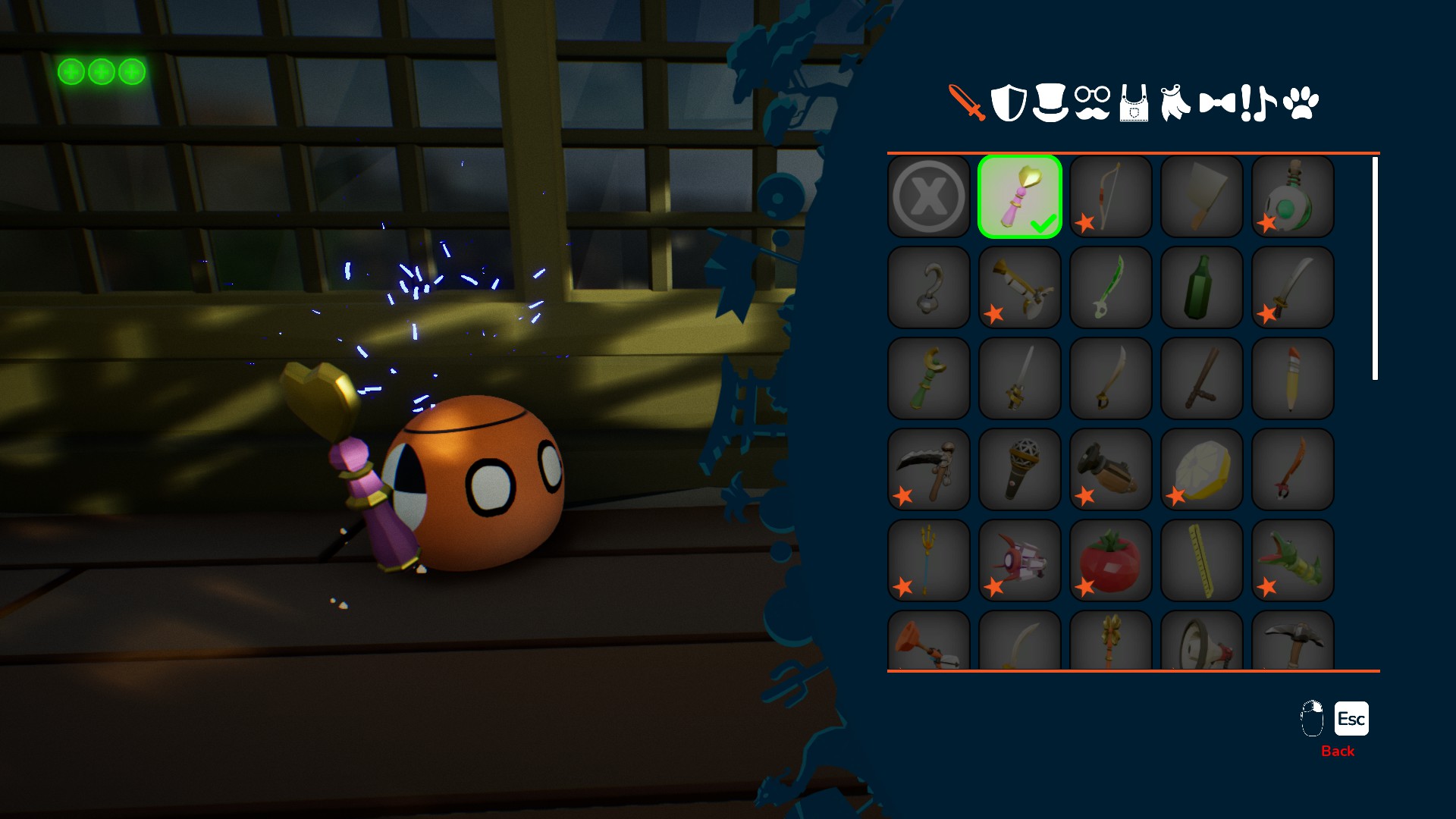This screenshot has height=819, width=1456.
Task: Choose the bow tie category tab
Action: point(1217,102)
